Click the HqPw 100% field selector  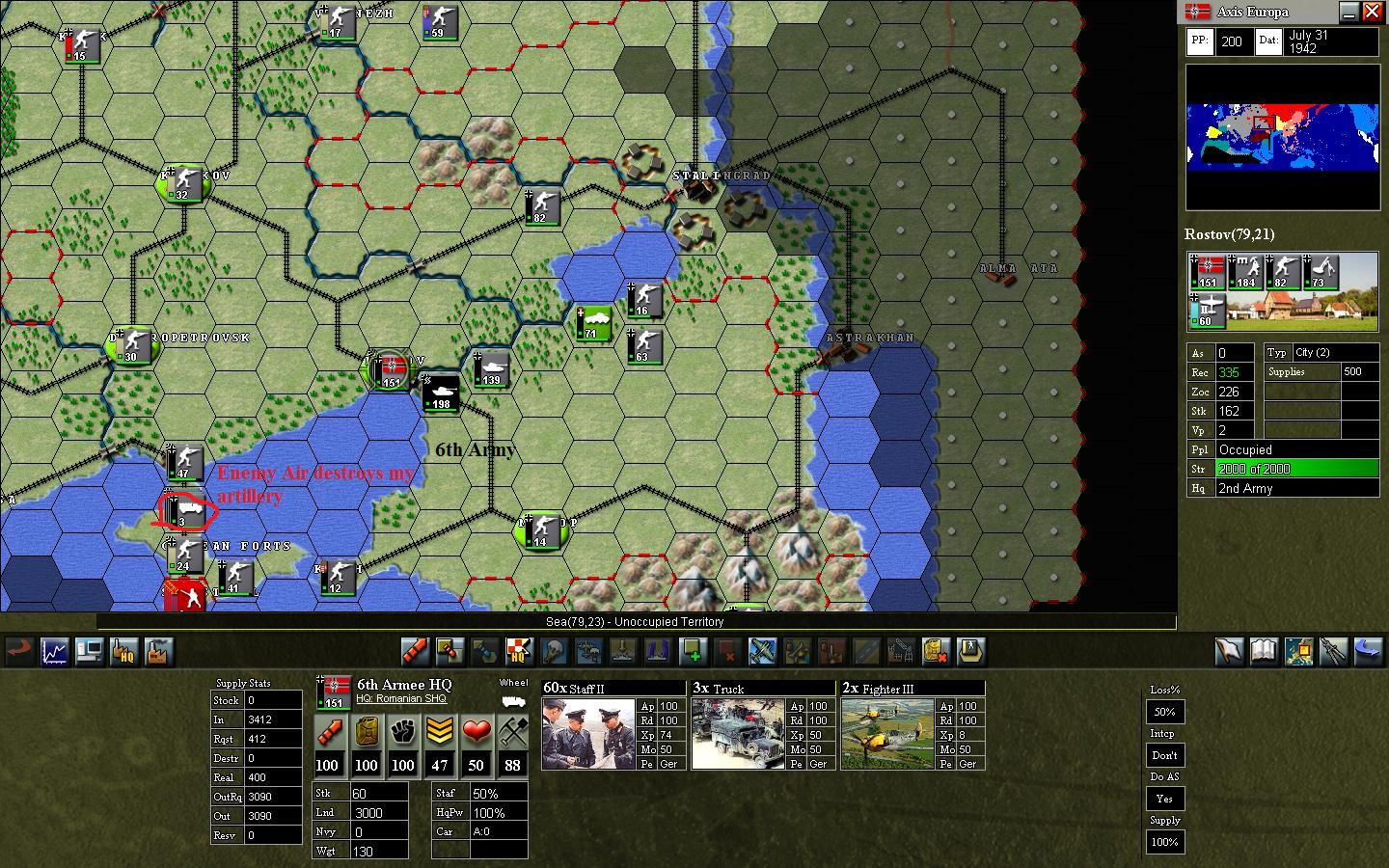pyautogui.click(x=487, y=811)
